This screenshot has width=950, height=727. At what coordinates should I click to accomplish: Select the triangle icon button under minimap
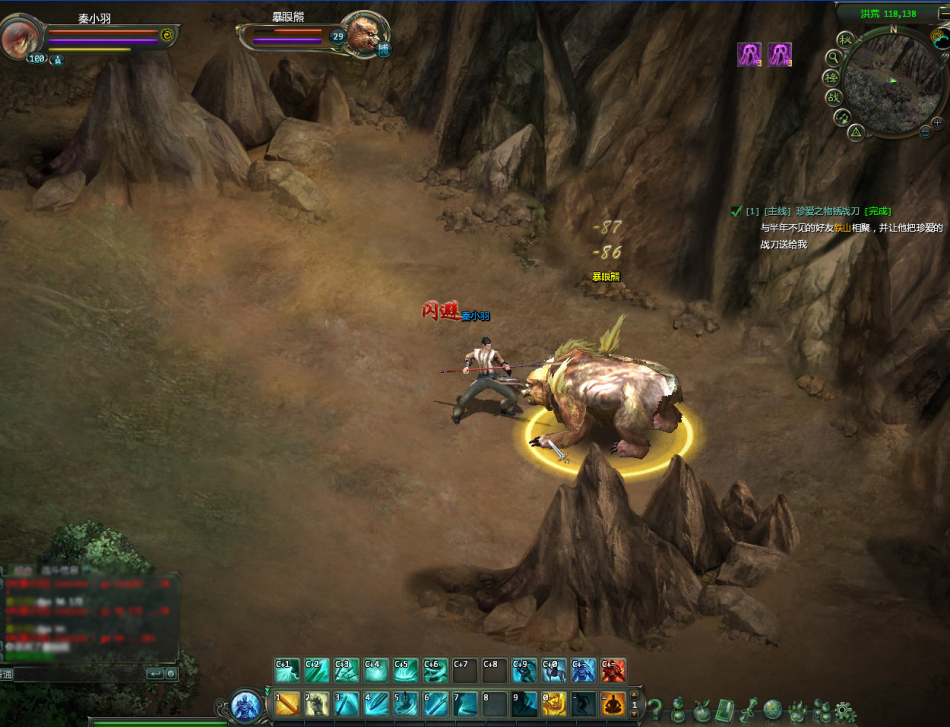[x=856, y=131]
